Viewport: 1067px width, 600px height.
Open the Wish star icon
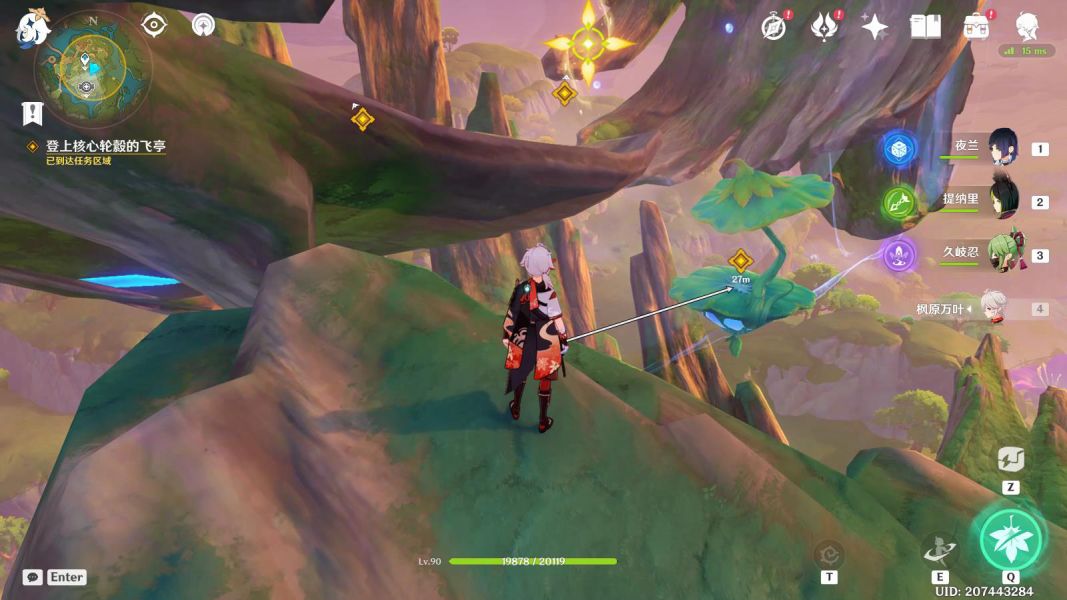pyautogui.click(x=875, y=27)
